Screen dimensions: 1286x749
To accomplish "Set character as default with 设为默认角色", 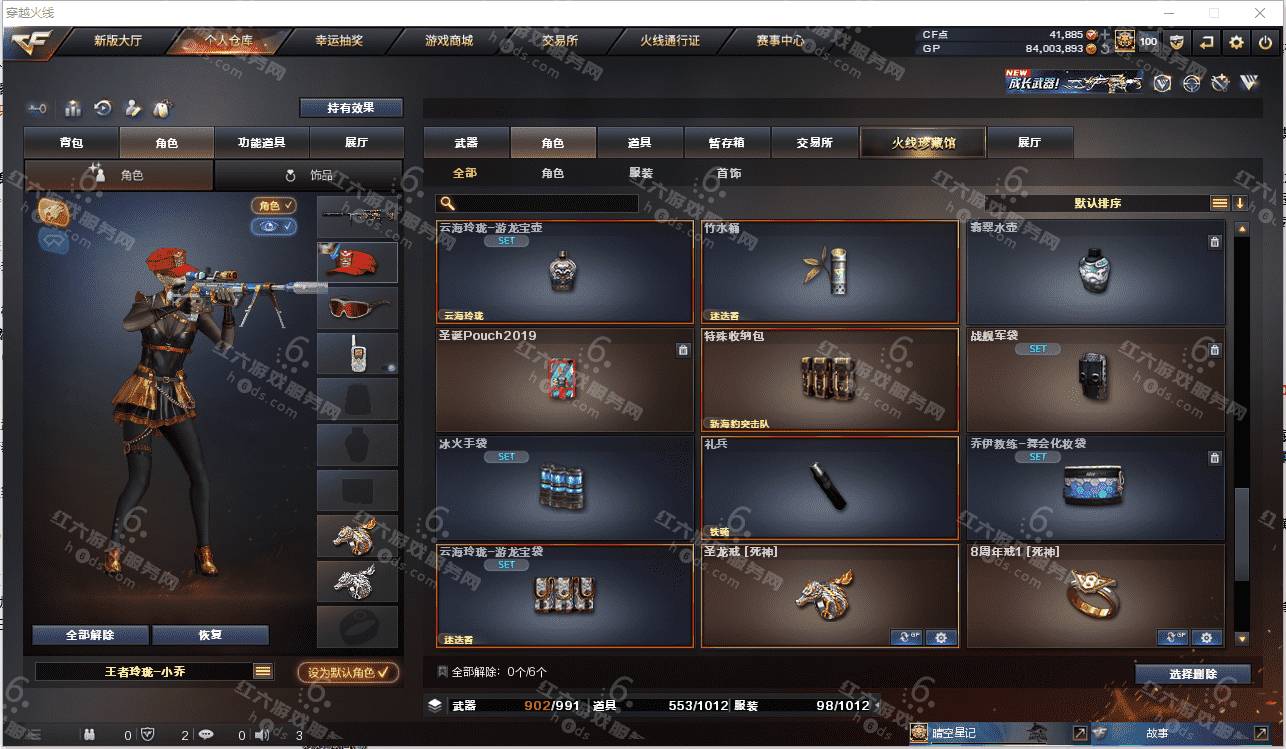I will pyautogui.click(x=348, y=673).
